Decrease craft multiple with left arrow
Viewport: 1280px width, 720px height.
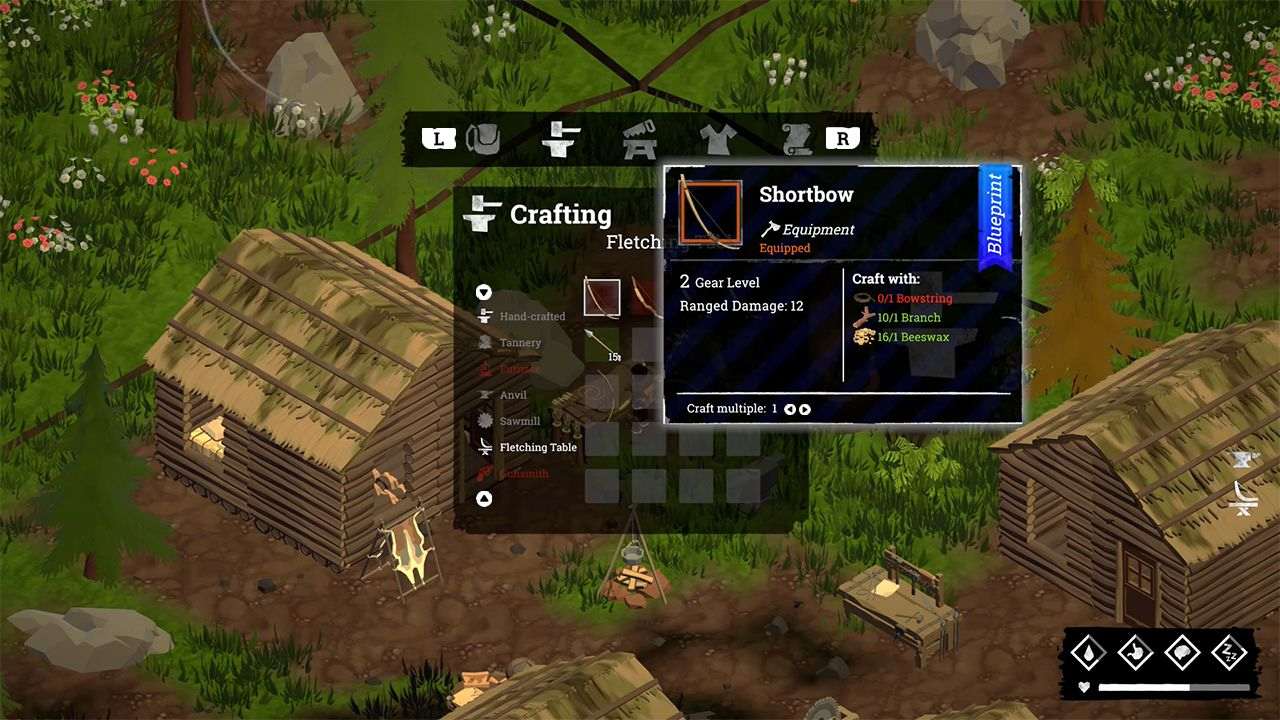click(789, 408)
